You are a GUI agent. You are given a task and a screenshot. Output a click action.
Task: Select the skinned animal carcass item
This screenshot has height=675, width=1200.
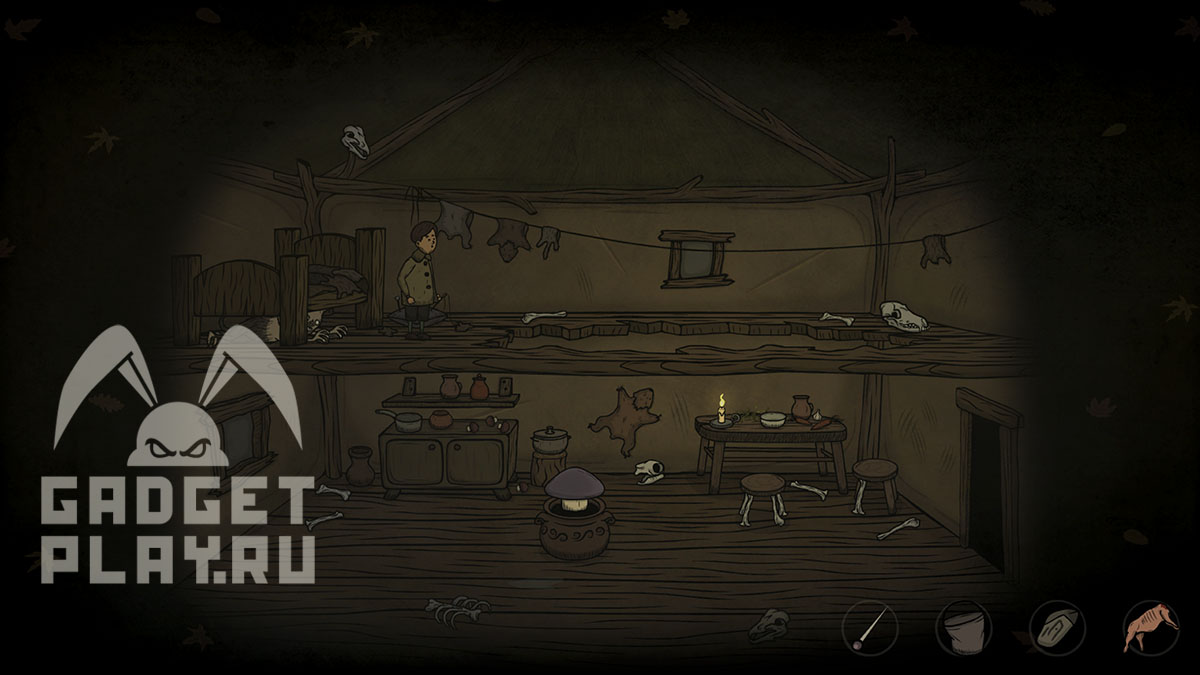pyautogui.click(x=1151, y=628)
